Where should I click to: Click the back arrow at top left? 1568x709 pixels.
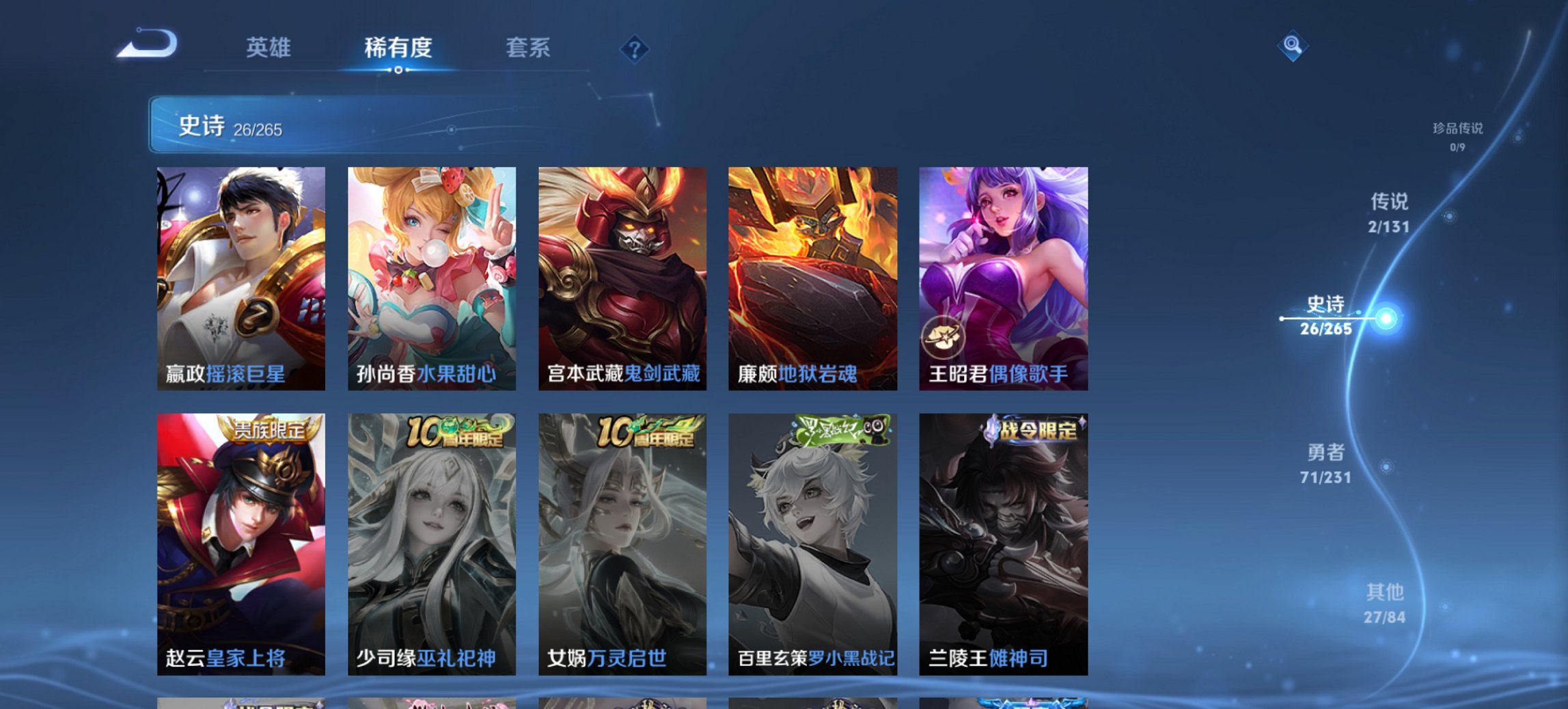click(x=147, y=46)
